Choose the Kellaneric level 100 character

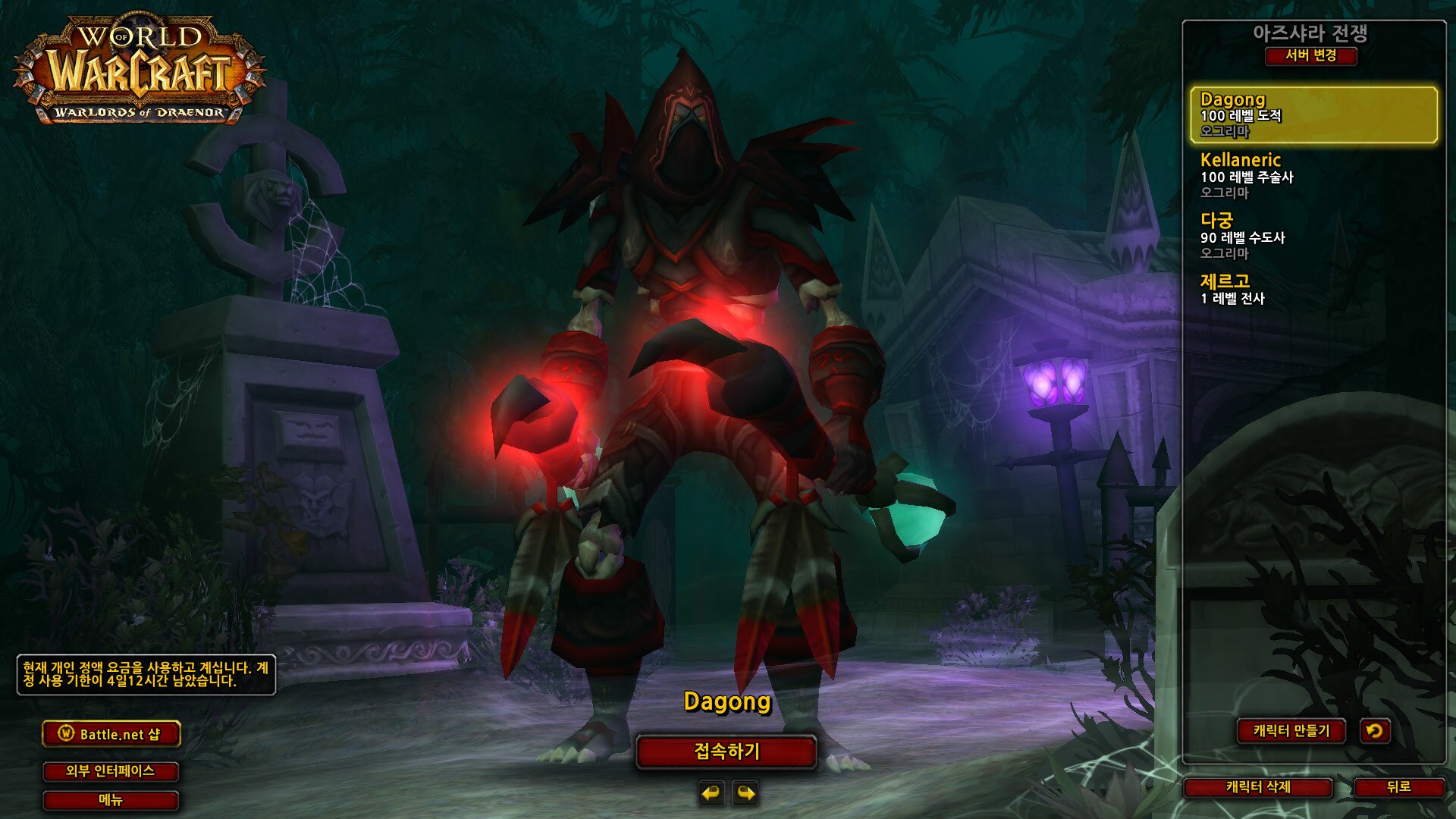(1313, 175)
